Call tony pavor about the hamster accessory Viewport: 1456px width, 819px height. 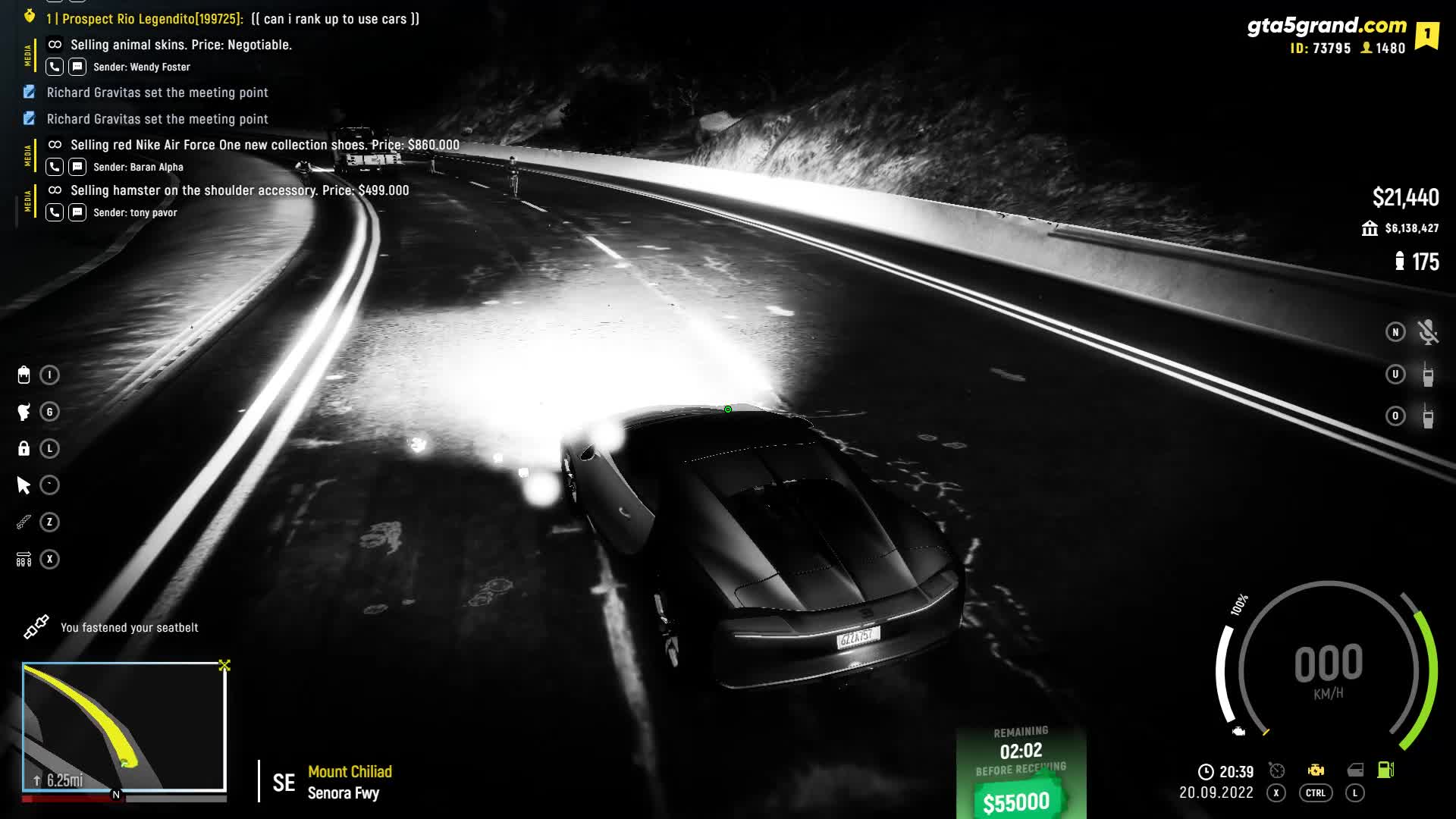pyautogui.click(x=55, y=212)
